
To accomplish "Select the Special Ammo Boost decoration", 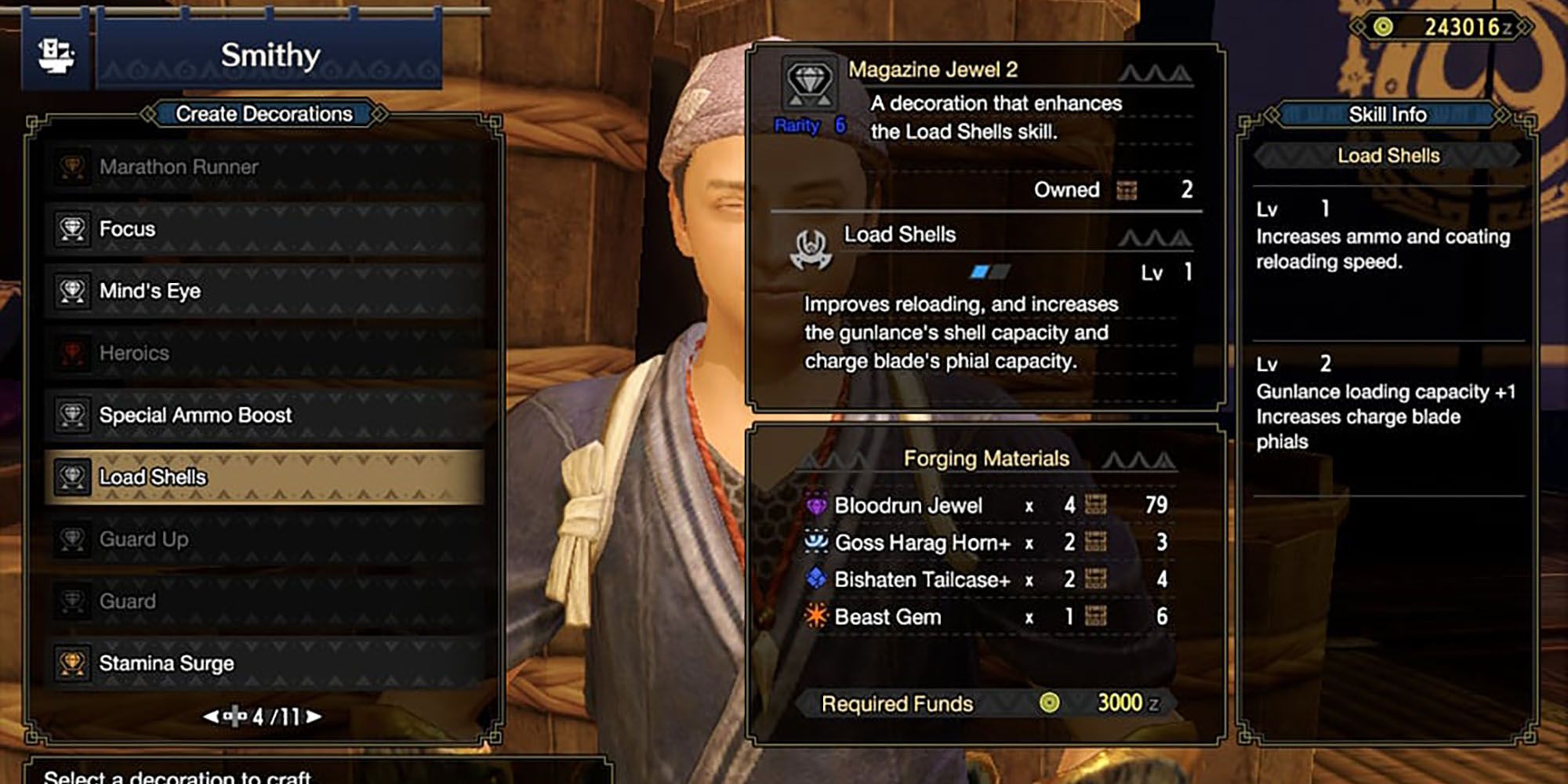I will tap(195, 416).
